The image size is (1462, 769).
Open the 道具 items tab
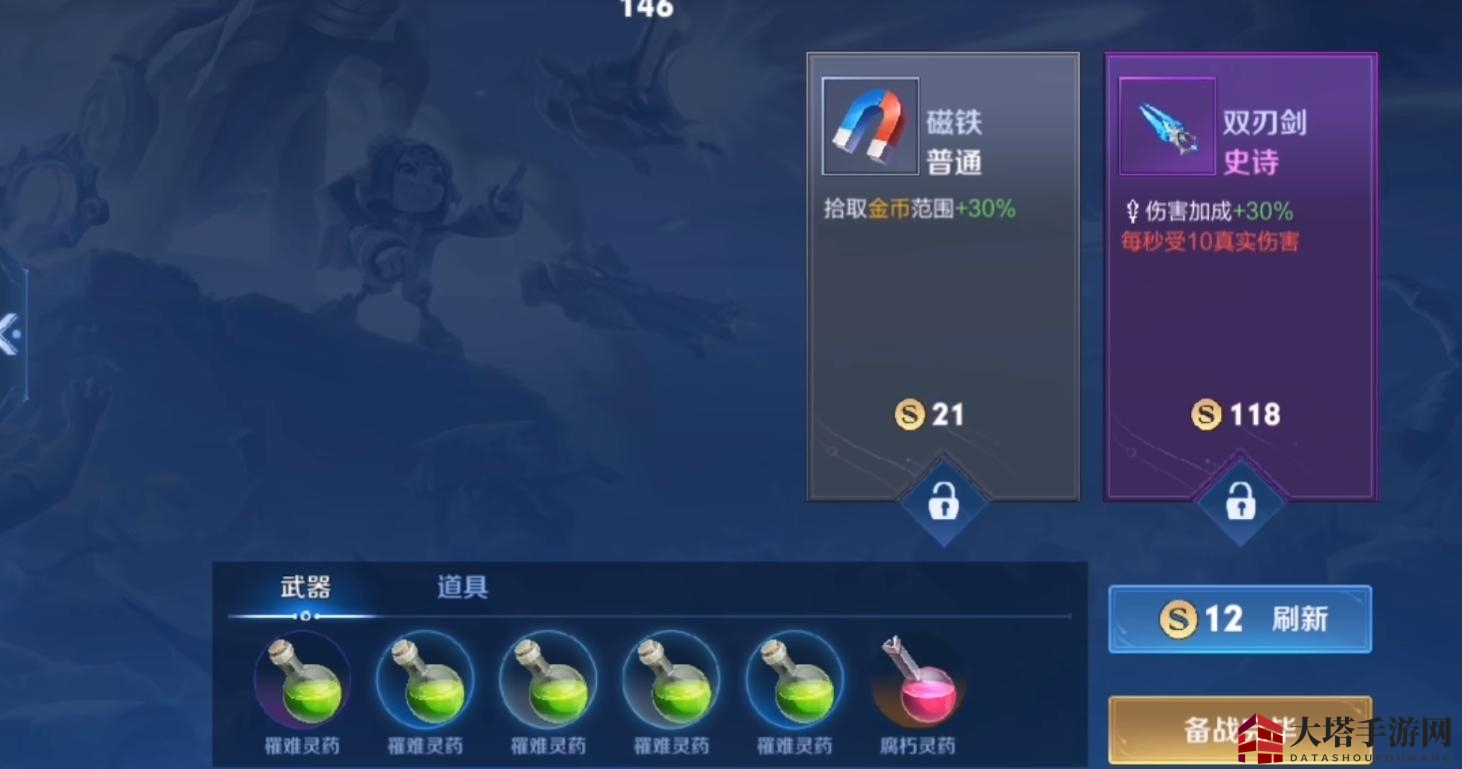pos(462,587)
